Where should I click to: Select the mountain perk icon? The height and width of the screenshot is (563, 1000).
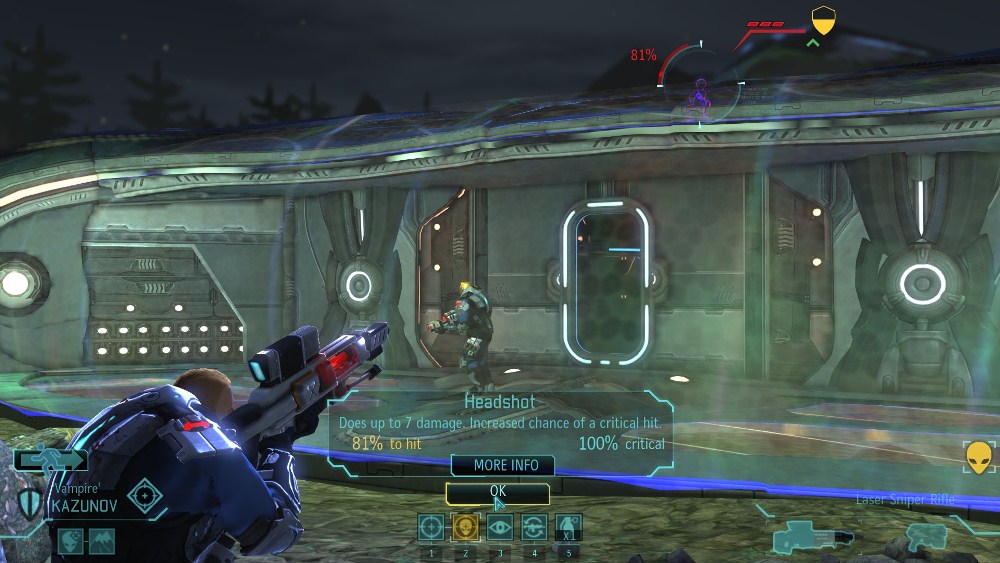click(102, 541)
